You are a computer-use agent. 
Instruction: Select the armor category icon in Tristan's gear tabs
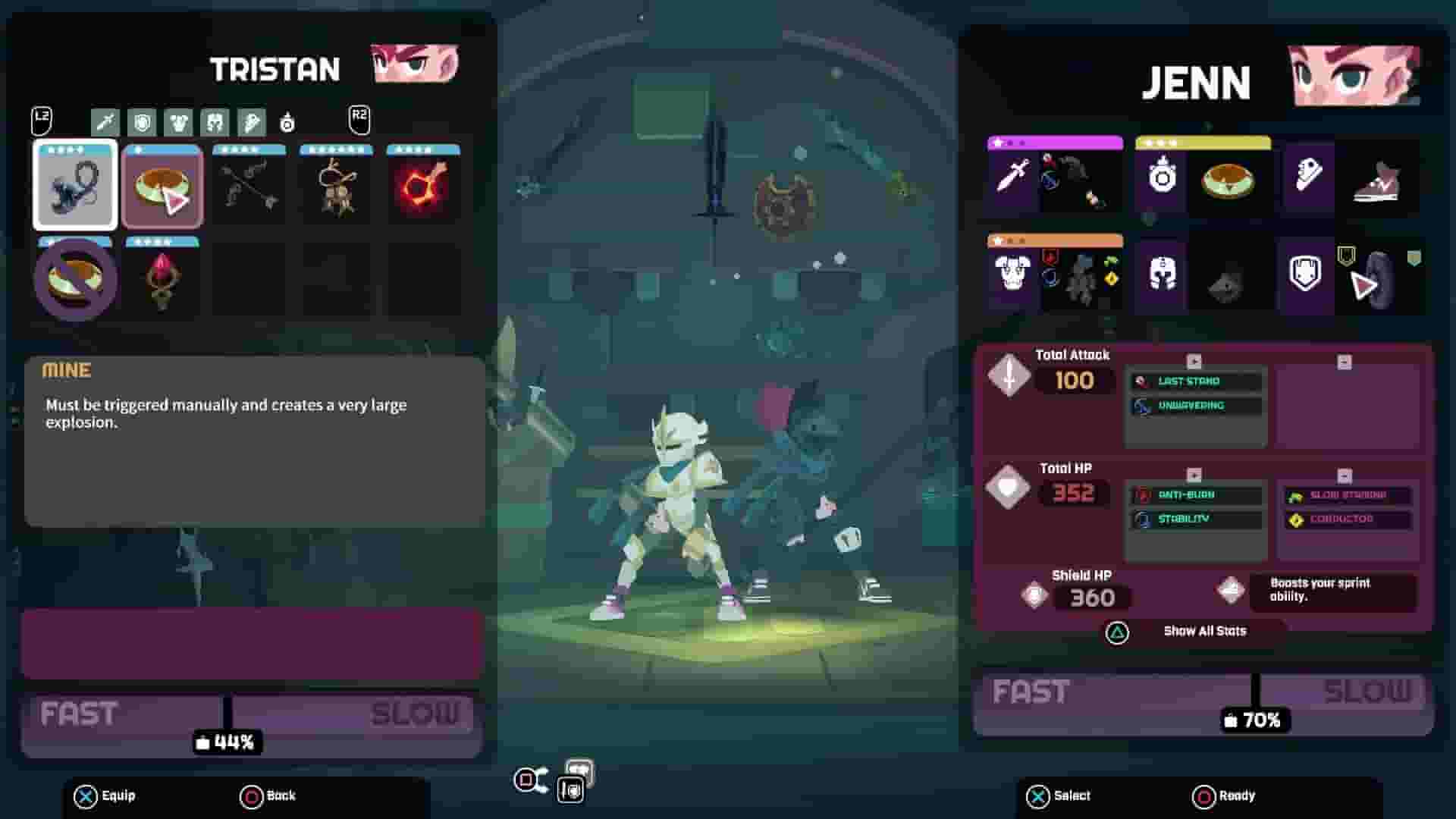point(180,121)
